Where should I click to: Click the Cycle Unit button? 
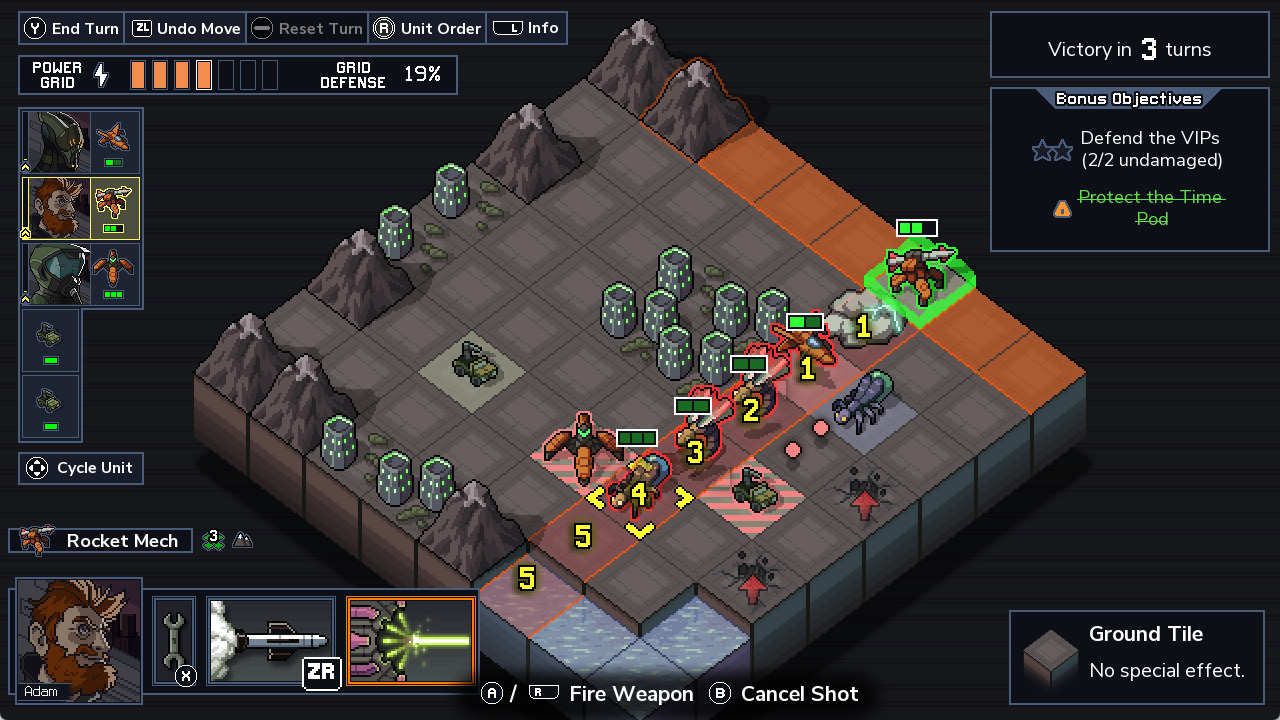(80, 467)
